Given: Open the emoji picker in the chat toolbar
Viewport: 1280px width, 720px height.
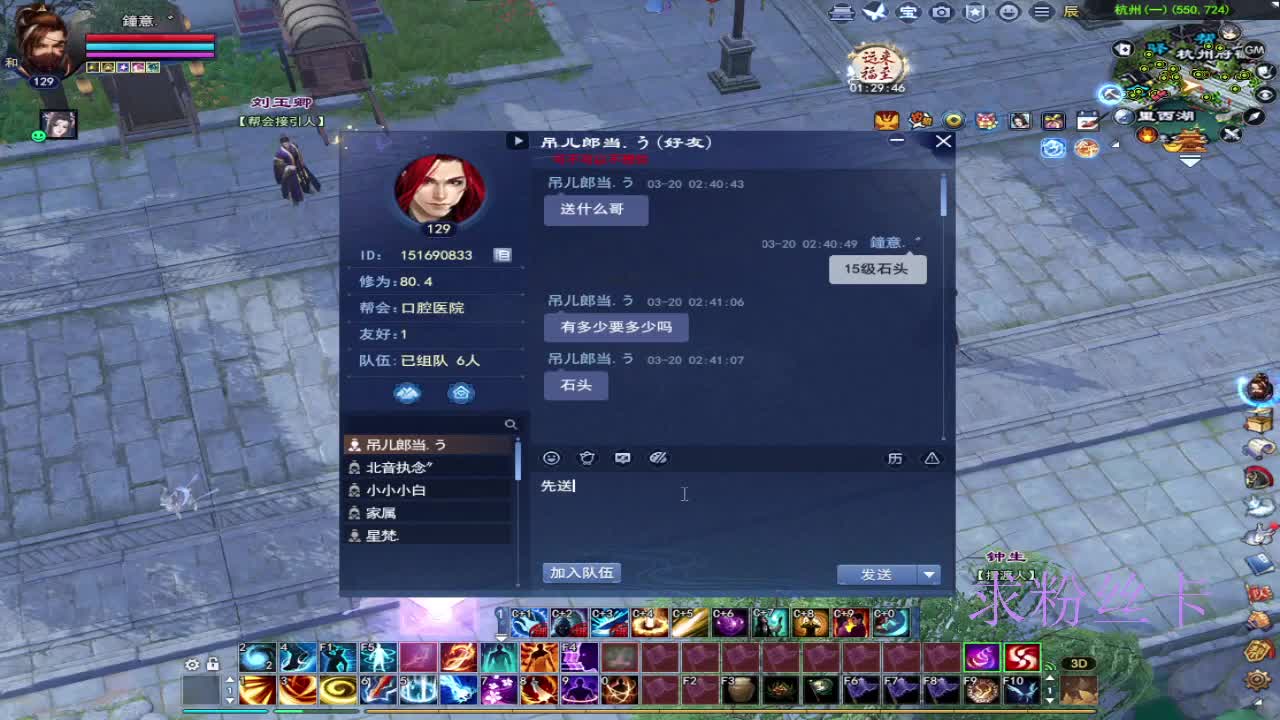Looking at the screenshot, I should 551,458.
